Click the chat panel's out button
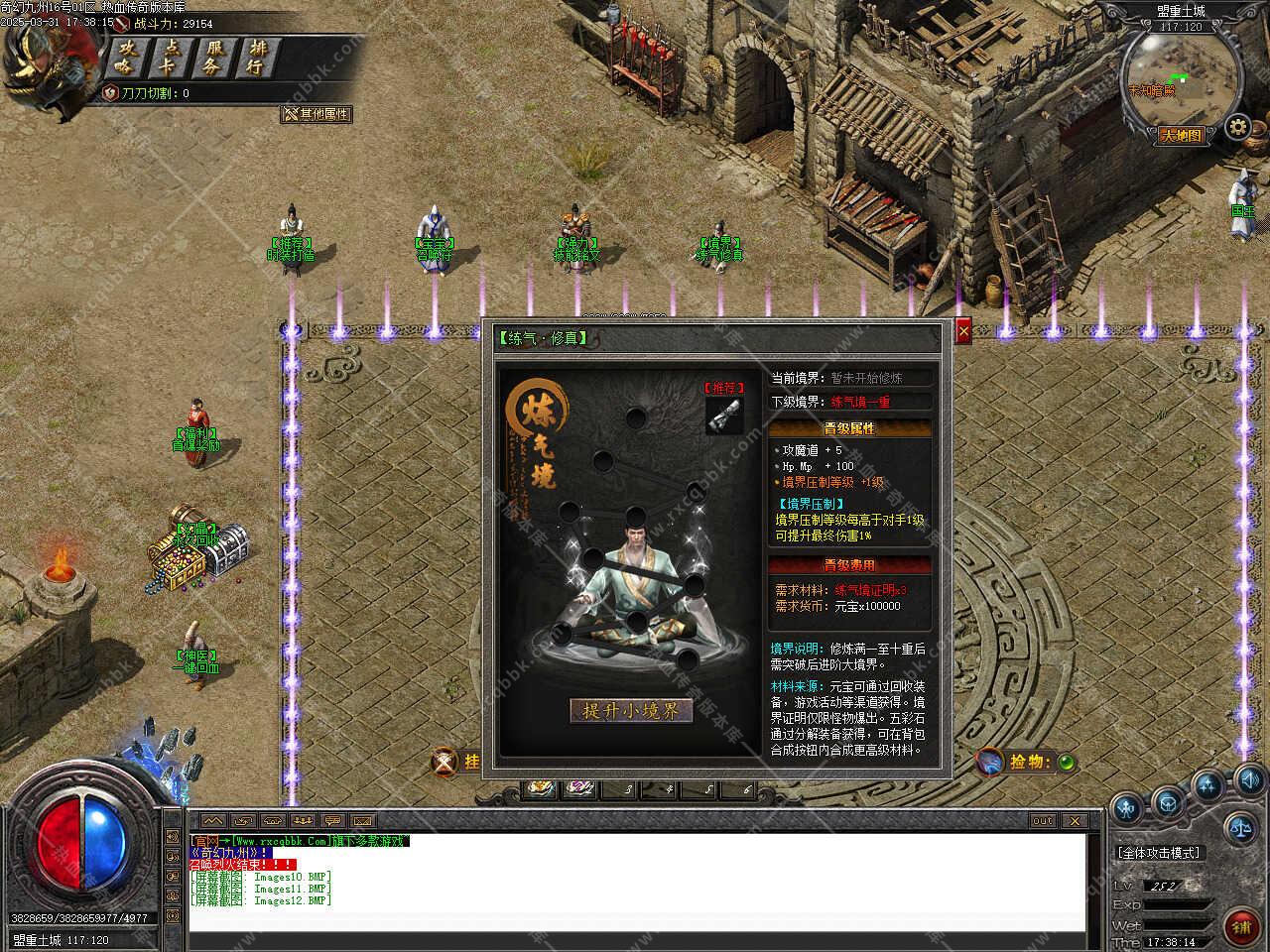Image resolution: width=1270 pixels, height=952 pixels. tap(1042, 821)
